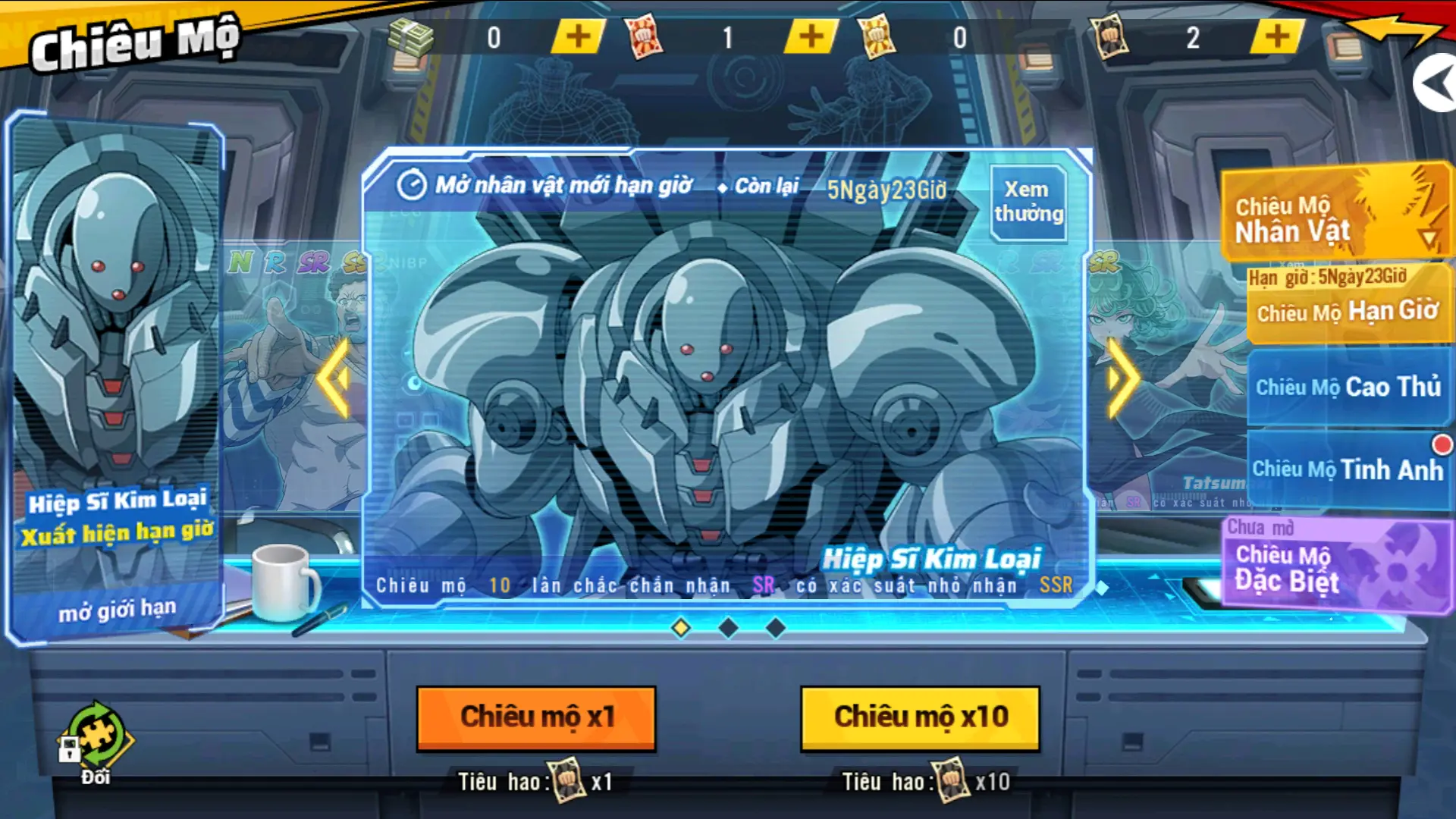This screenshot has width=1456, height=819.
Task: Tap the Chiêu mộ x10 button
Action: pyautogui.click(x=920, y=717)
